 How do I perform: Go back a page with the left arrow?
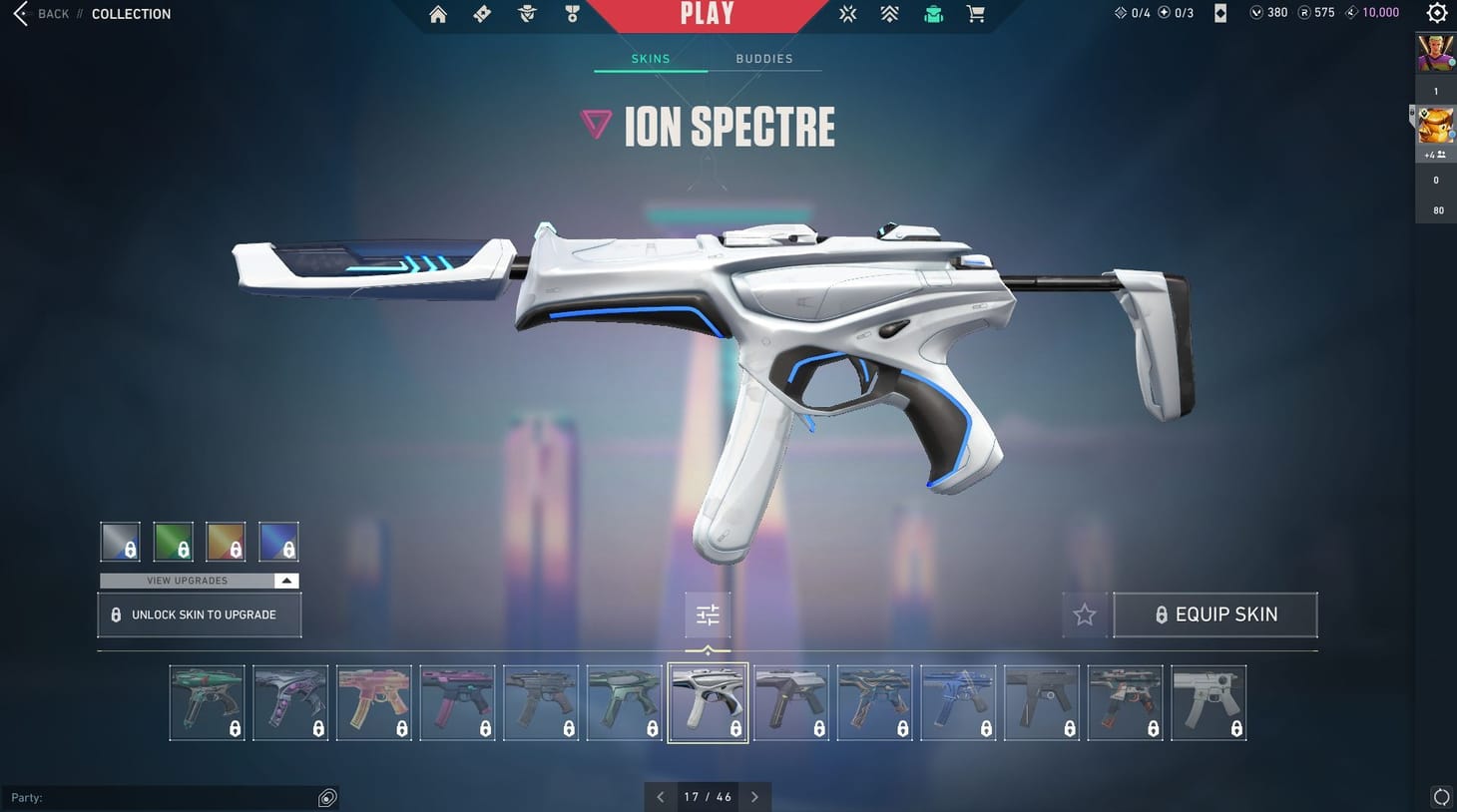point(660,796)
